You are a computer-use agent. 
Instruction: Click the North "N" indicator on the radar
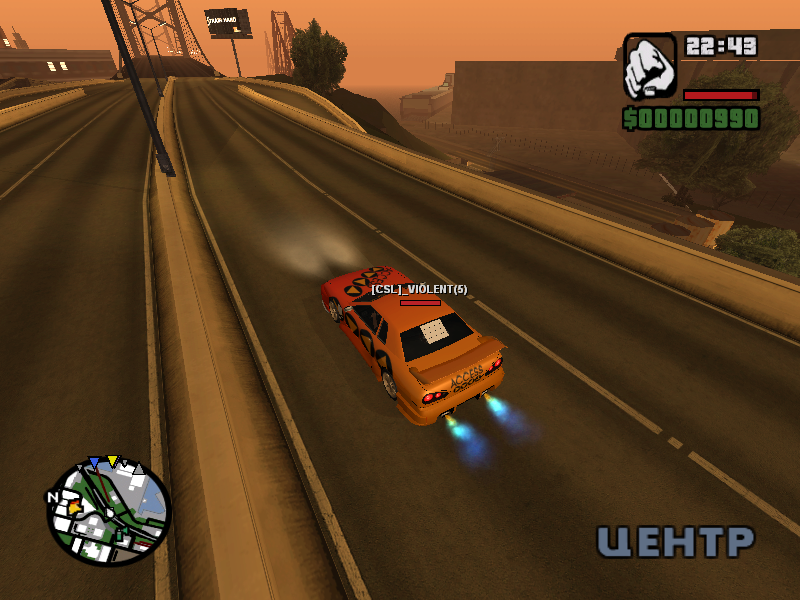(x=53, y=496)
